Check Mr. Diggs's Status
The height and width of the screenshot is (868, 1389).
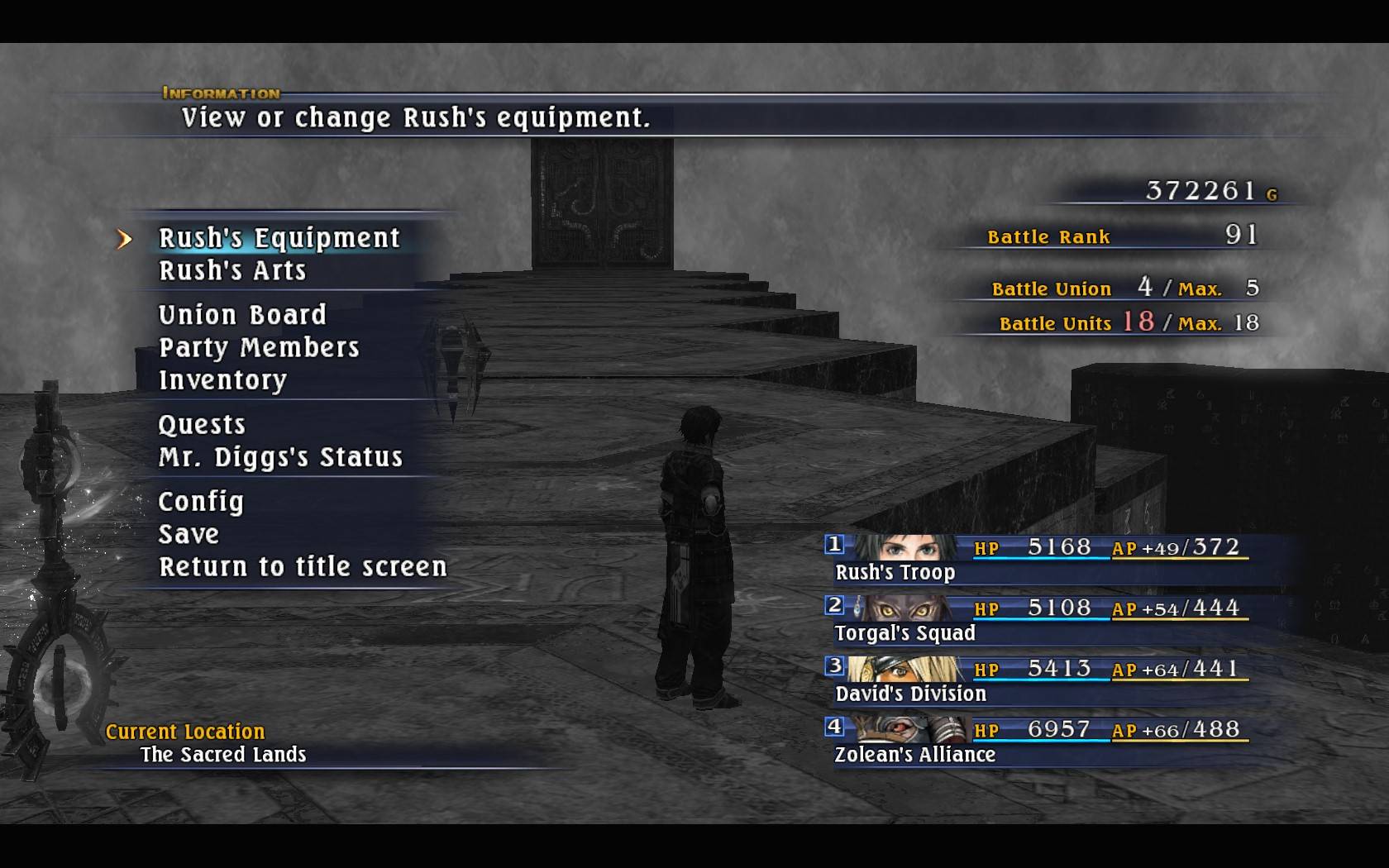pyautogui.click(x=280, y=457)
